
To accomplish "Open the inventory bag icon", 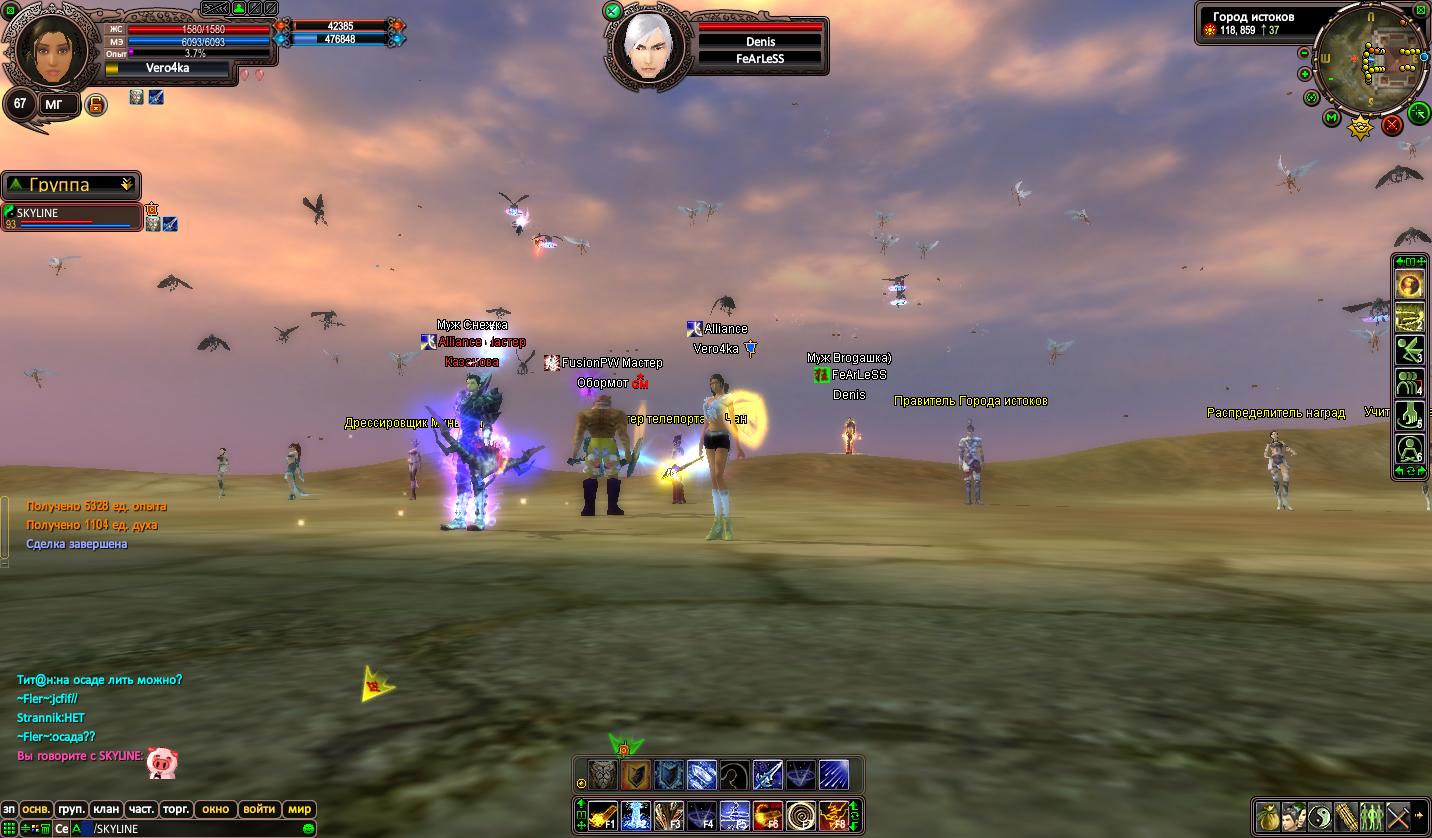I will point(1268,816).
